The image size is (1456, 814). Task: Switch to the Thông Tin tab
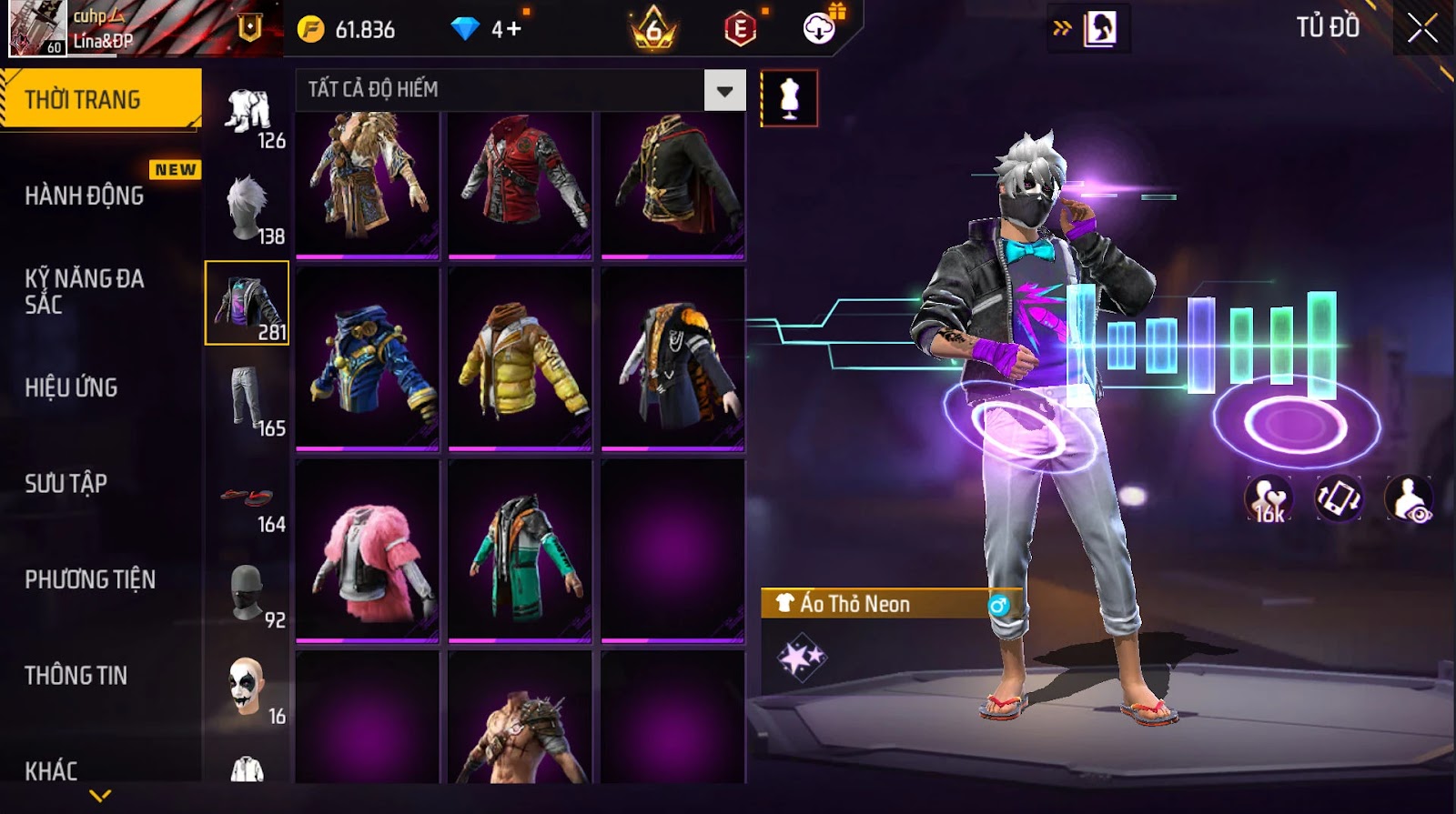pos(76,675)
